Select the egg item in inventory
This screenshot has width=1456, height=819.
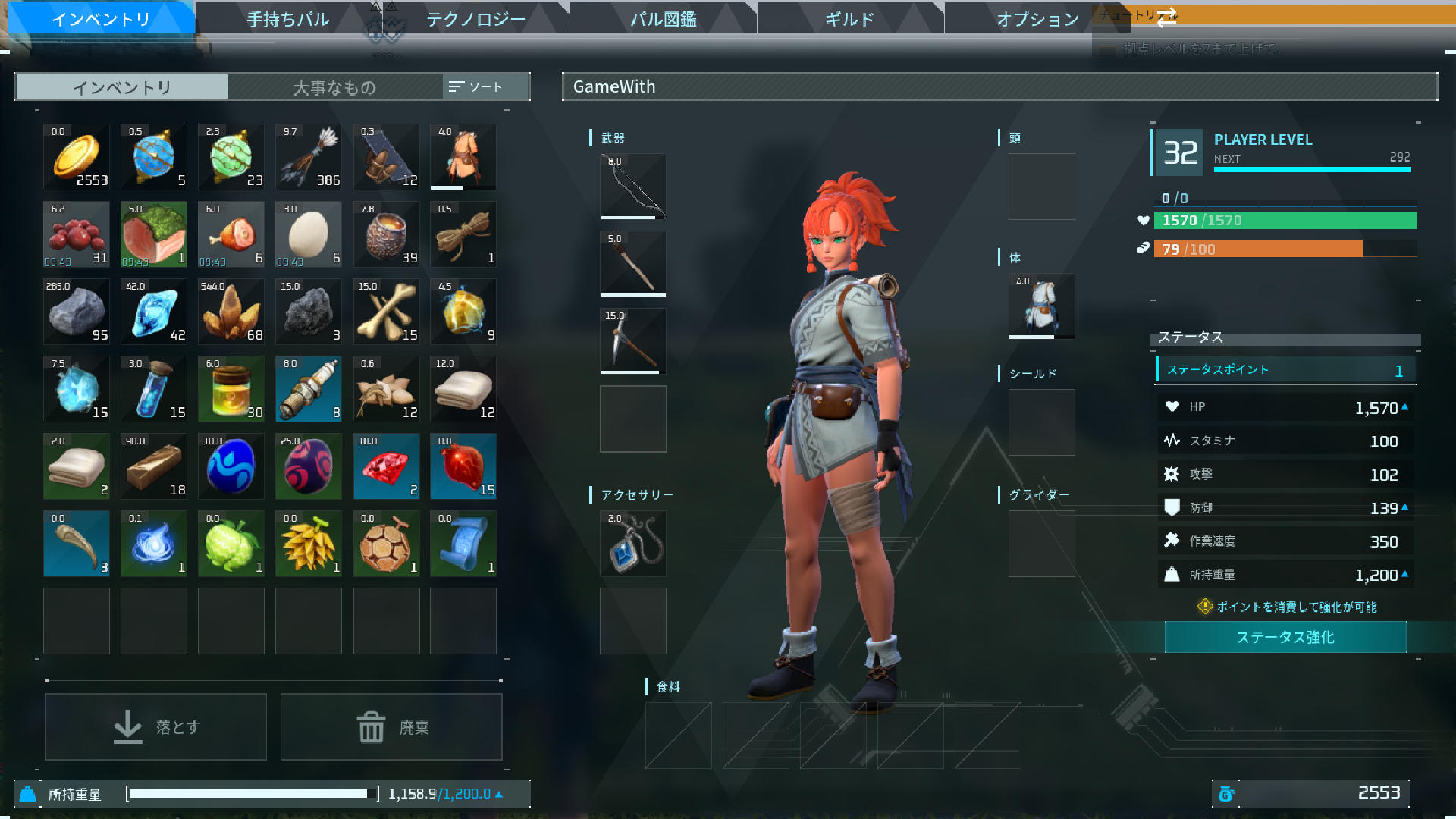coord(308,234)
